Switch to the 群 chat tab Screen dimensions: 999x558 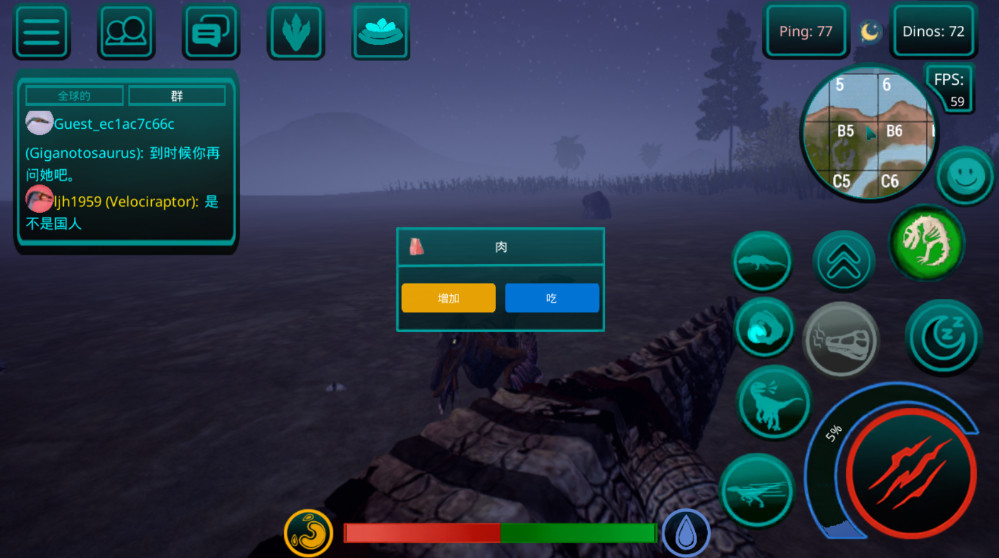177,96
